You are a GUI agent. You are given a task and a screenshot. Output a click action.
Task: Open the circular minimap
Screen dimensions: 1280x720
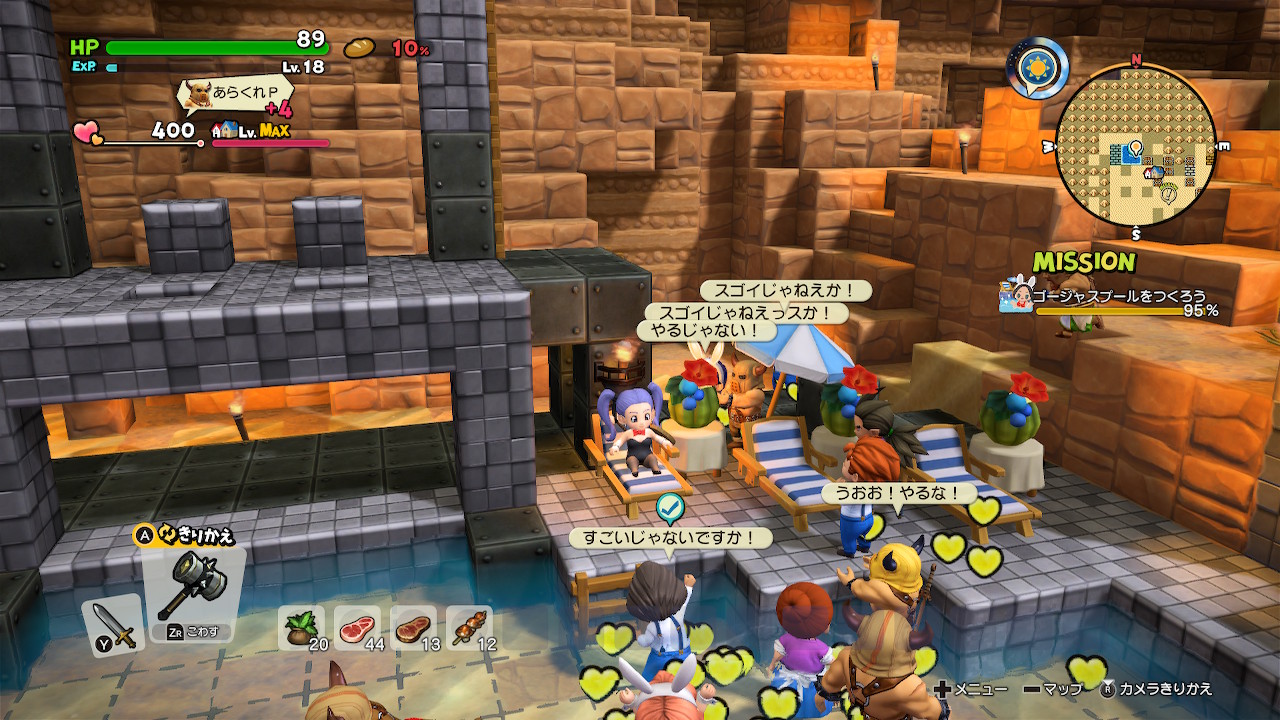tap(1136, 147)
